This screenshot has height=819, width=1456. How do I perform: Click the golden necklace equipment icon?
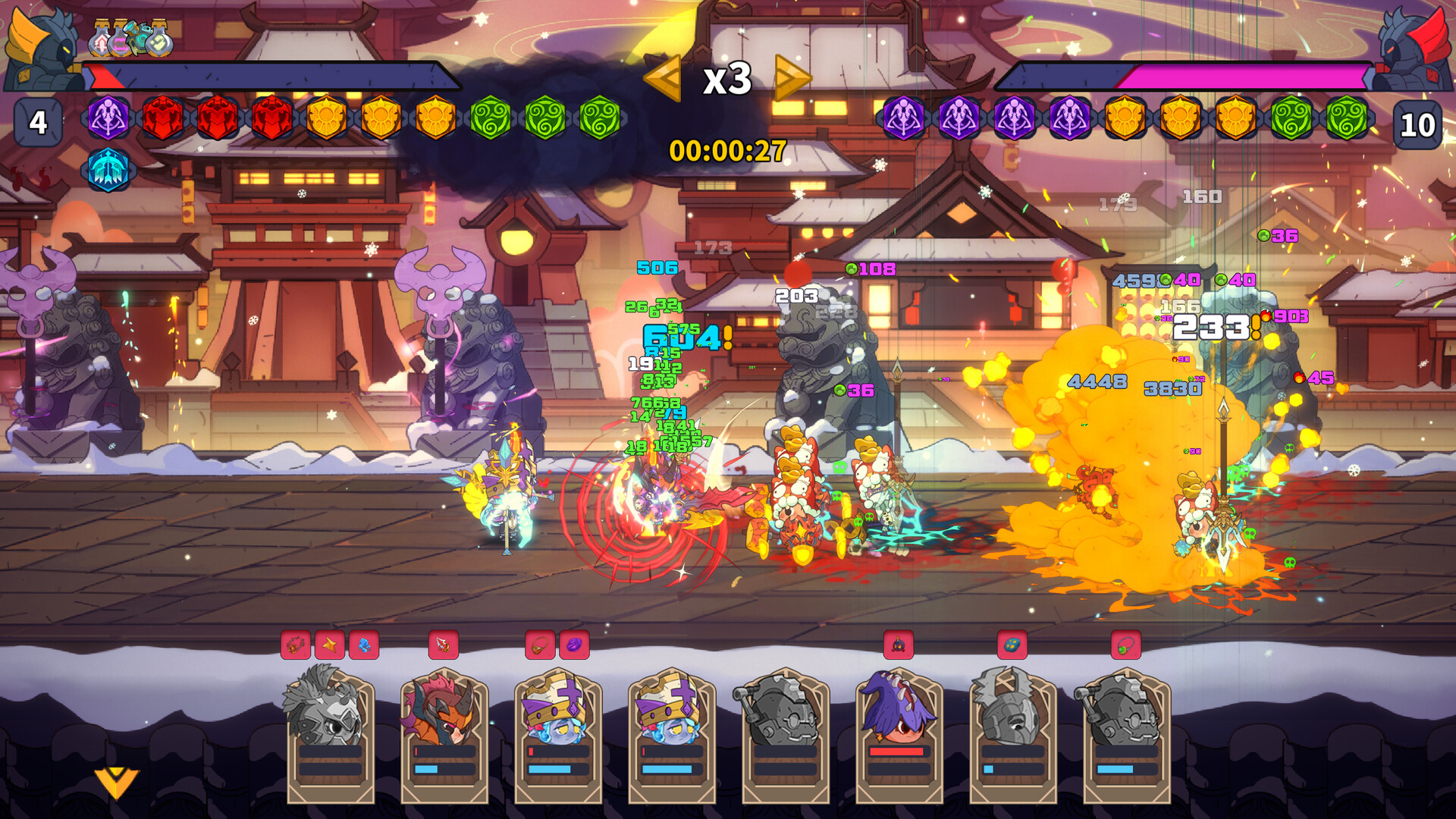pos(541,645)
